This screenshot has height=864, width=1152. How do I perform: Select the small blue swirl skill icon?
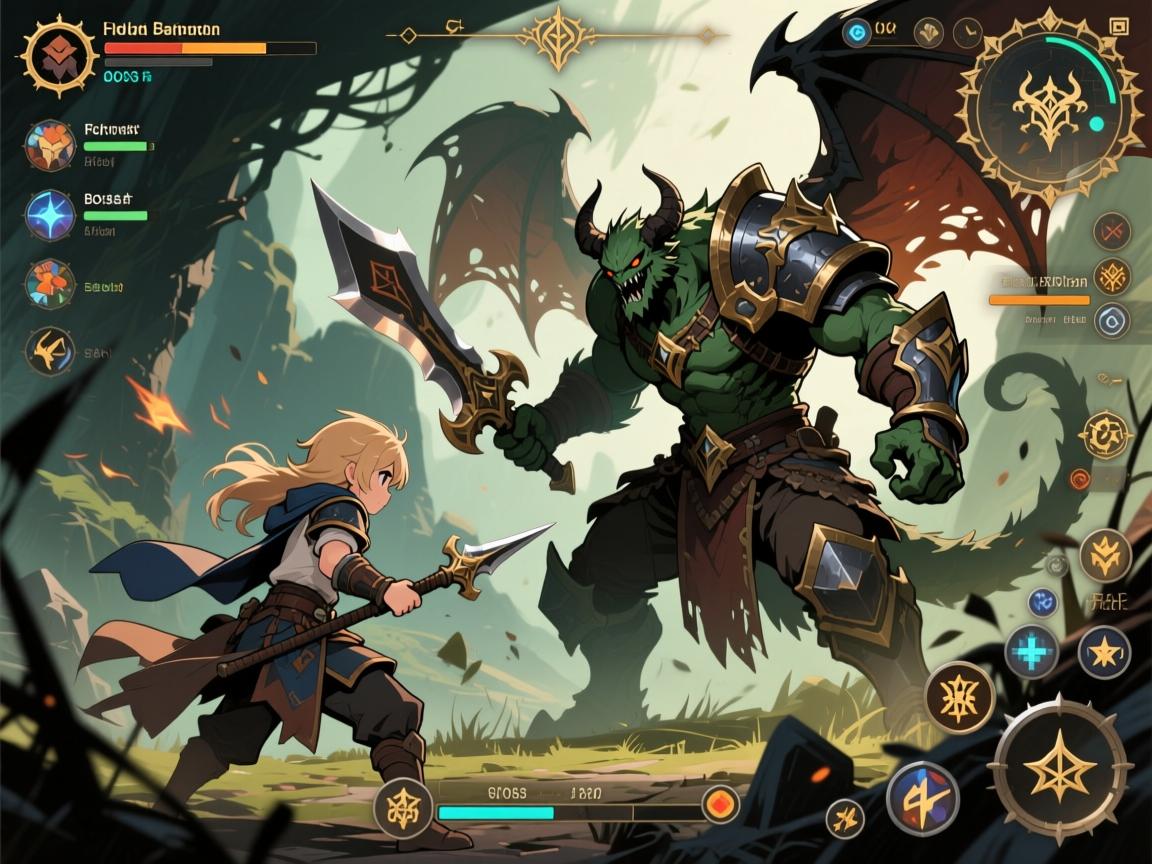pyautogui.click(x=1042, y=602)
